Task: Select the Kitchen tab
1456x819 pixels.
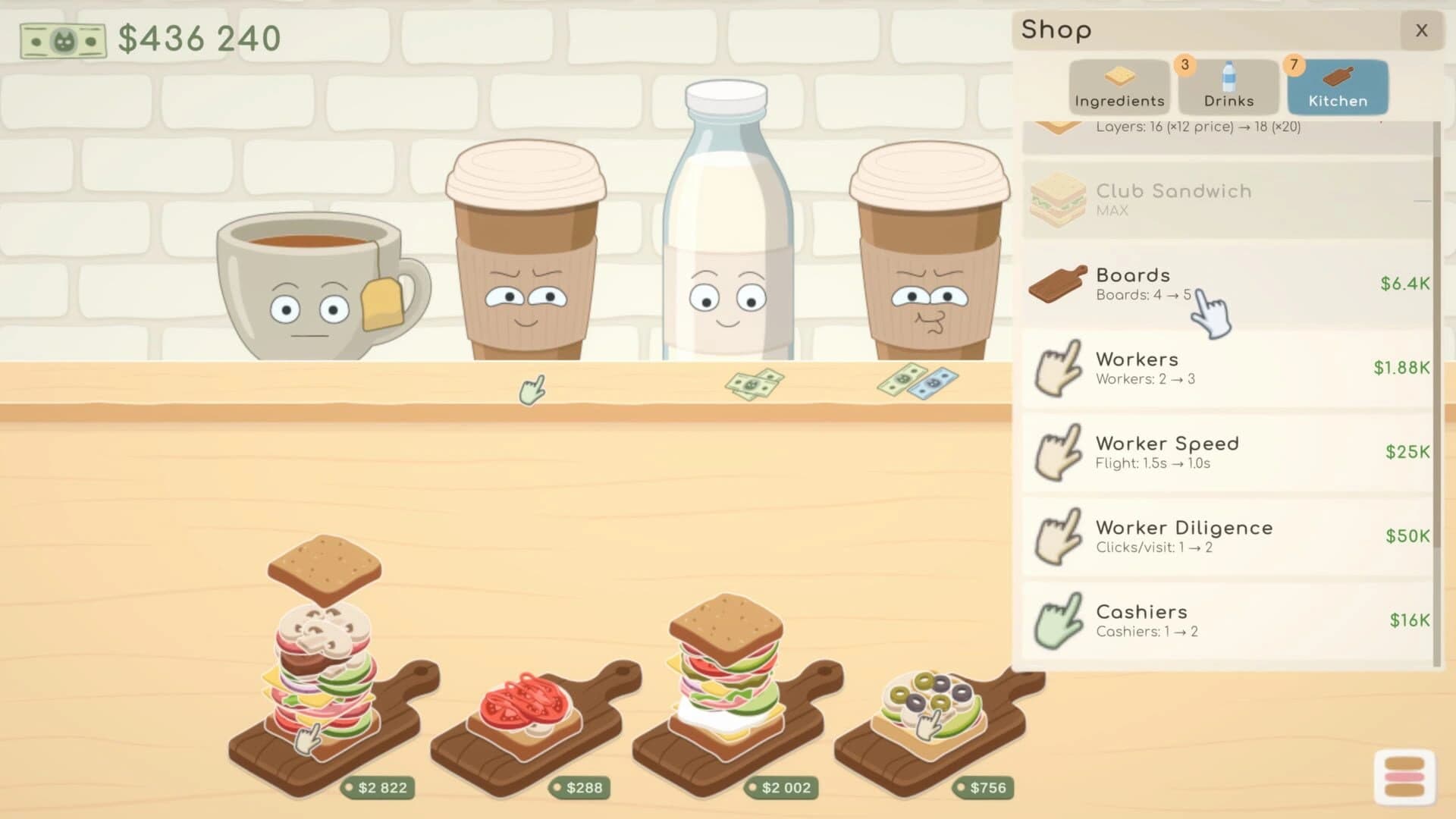Action: tap(1337, 86)
